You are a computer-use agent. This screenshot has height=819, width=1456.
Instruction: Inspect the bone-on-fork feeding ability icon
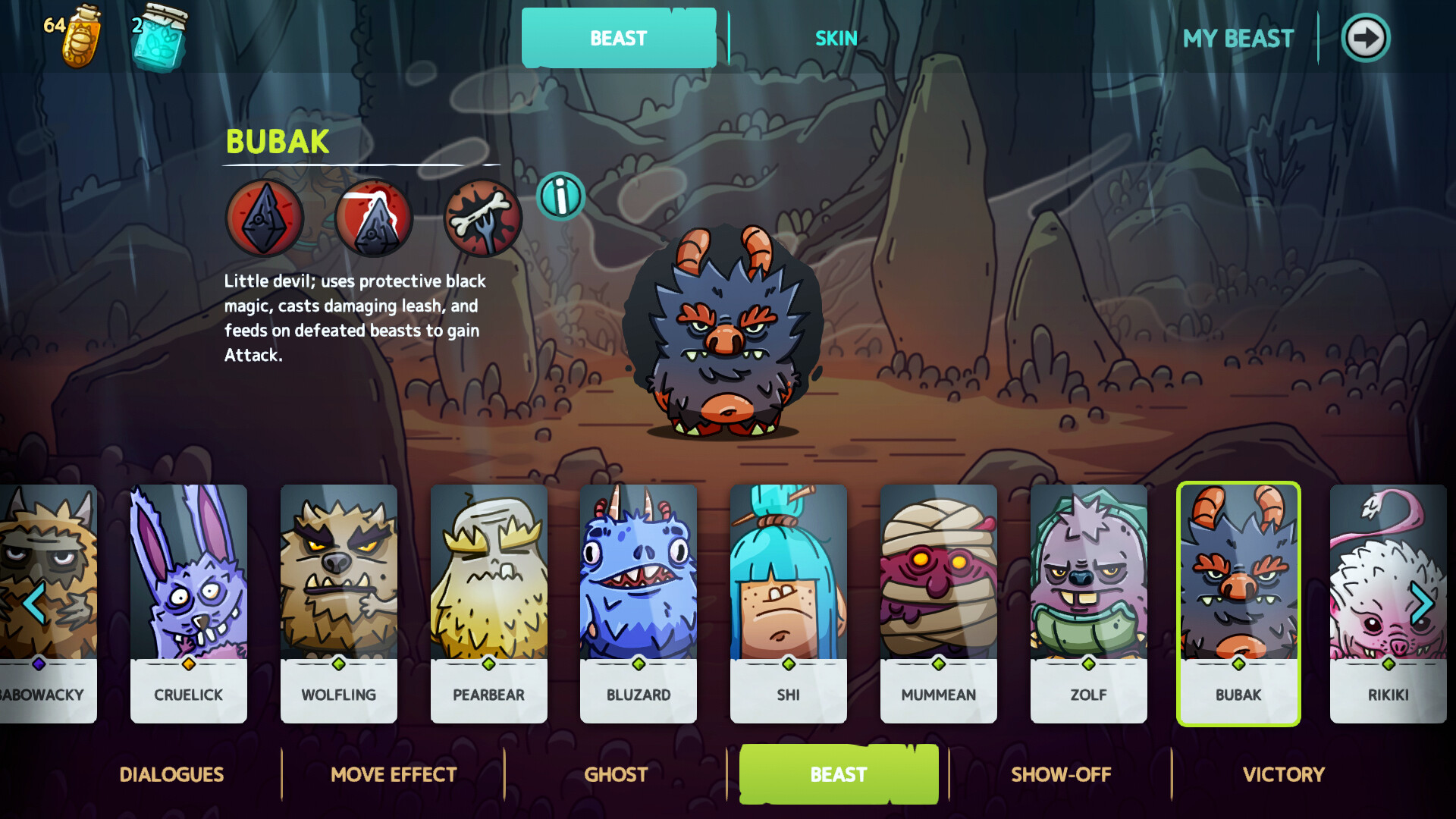[x=482, y=219]
